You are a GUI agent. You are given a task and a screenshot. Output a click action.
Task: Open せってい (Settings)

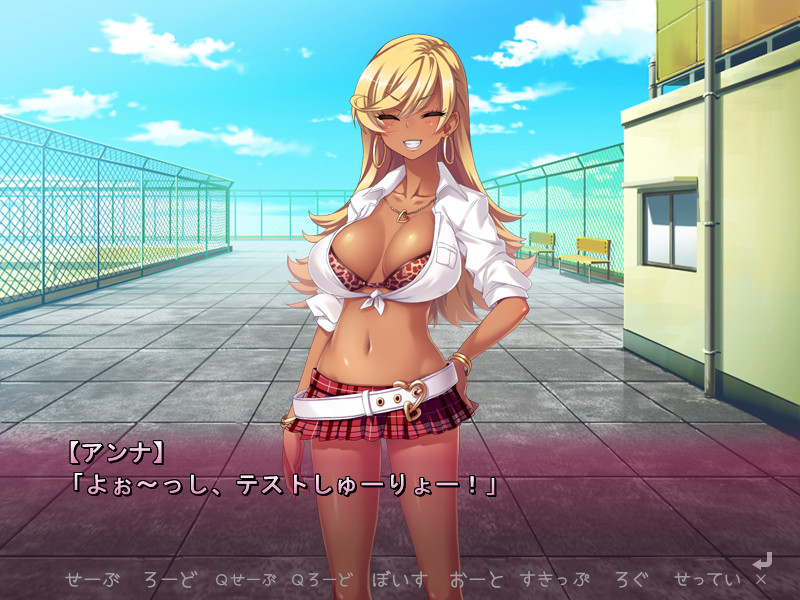[x=708, y=579]
